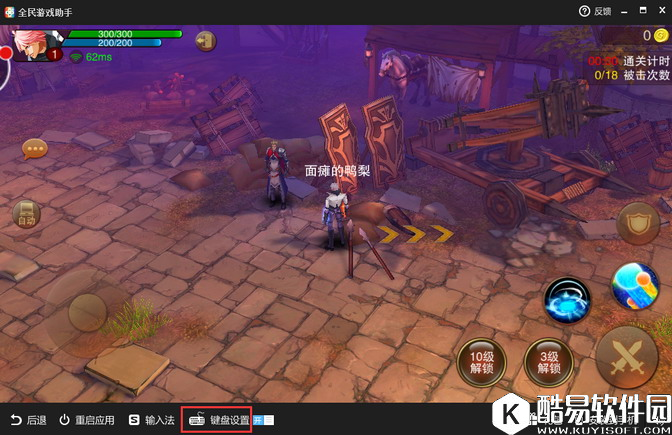Toggle the keyboard mapping 开 switch
The width and height of the screenshot is (672, 435).
click(x=264, y=420)
